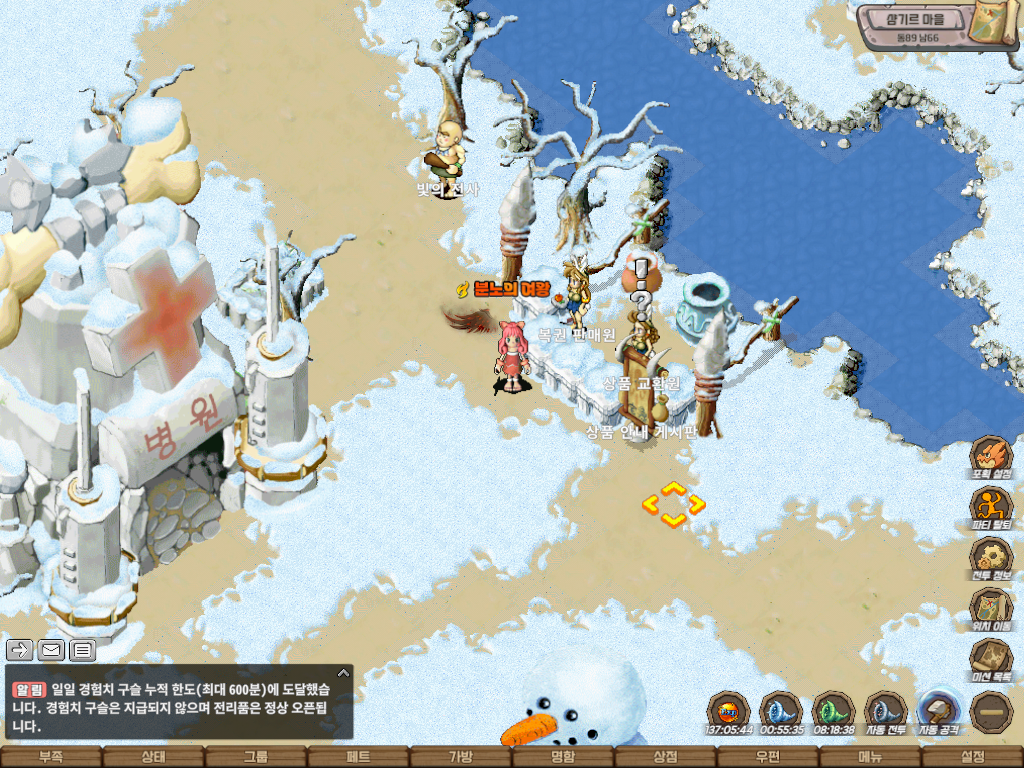Collapse the side icons with minus button
Viewport: 1024px width, 768px height.
click(x=991, y=711)
